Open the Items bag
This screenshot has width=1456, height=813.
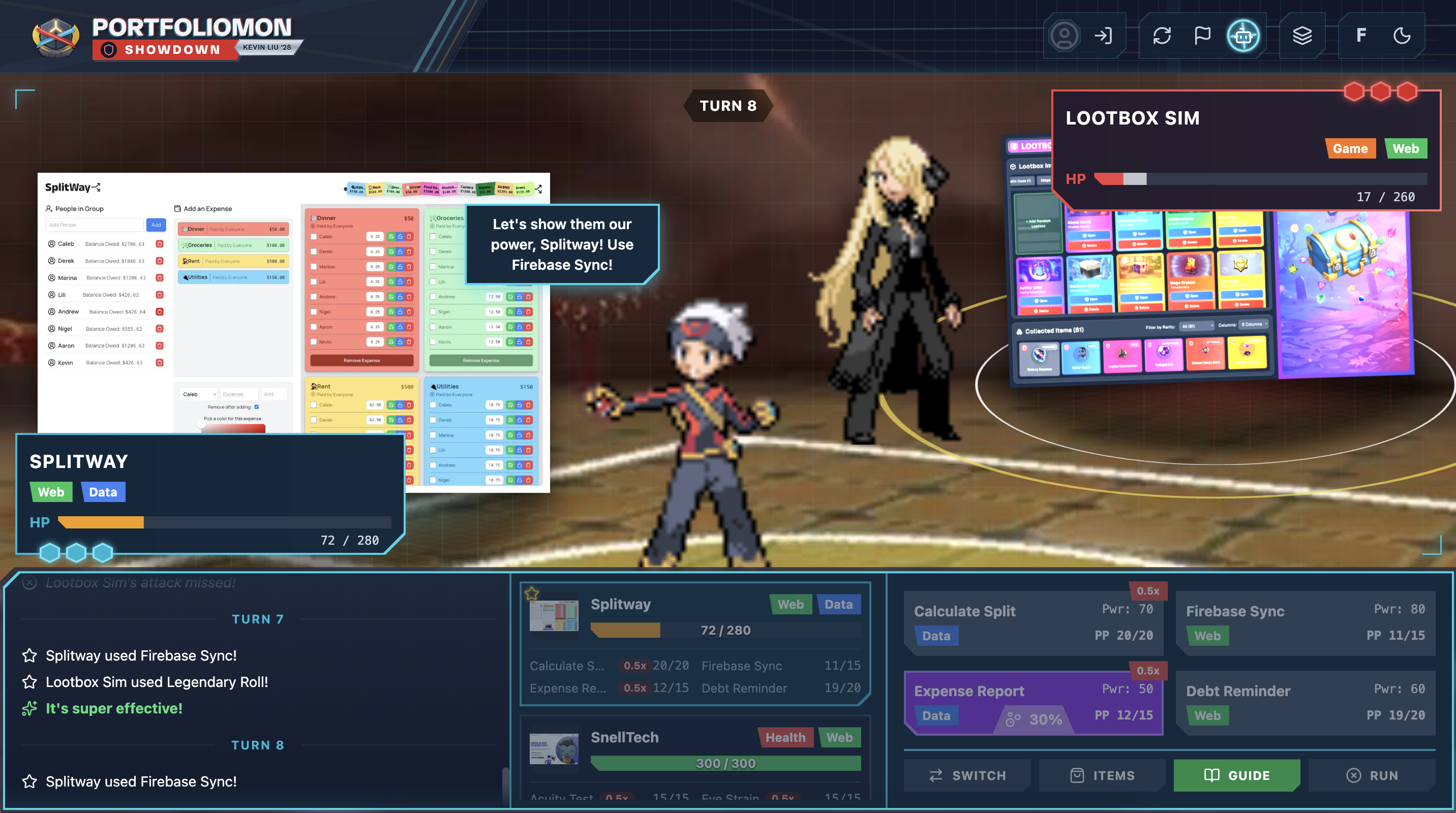[x=1102, y=775]
